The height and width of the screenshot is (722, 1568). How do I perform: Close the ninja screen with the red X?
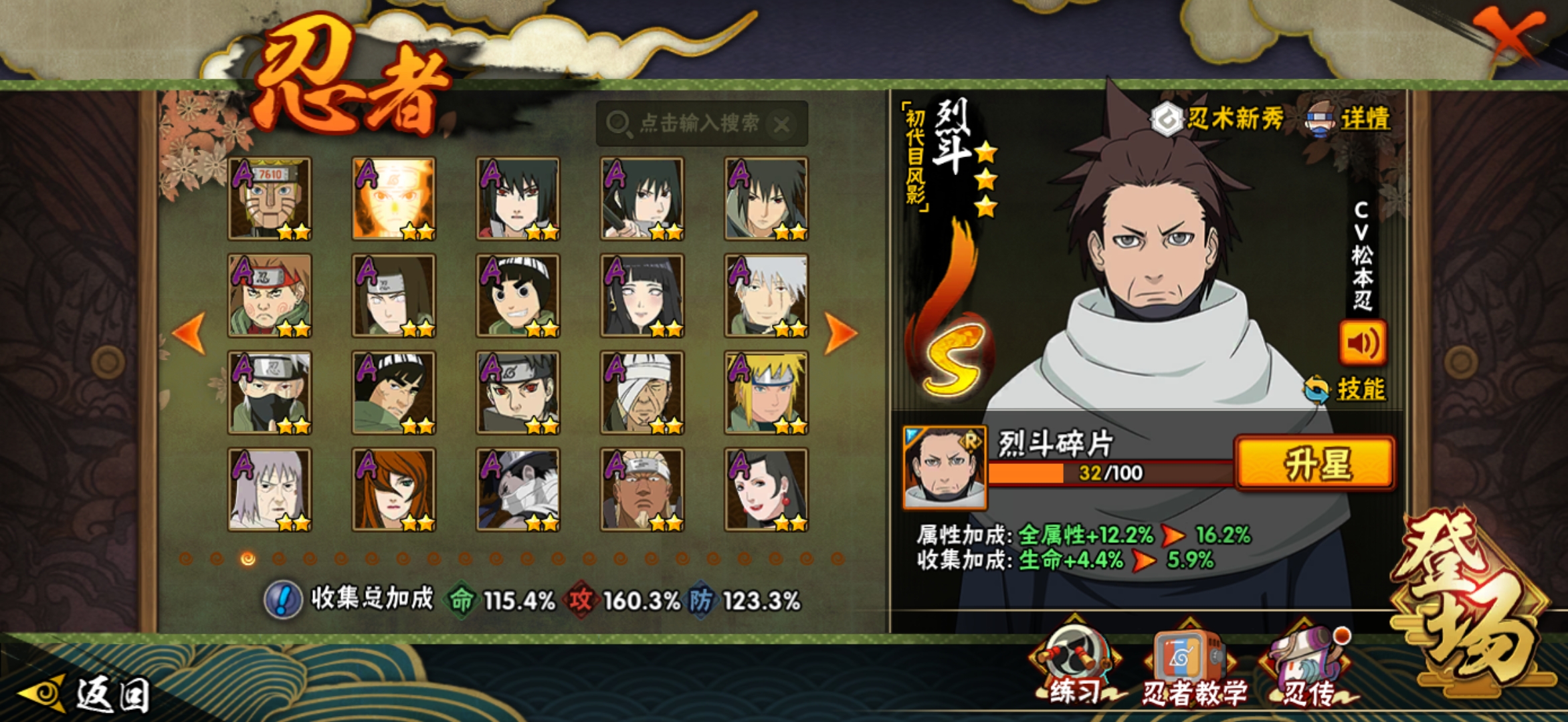click(1509, 35)
